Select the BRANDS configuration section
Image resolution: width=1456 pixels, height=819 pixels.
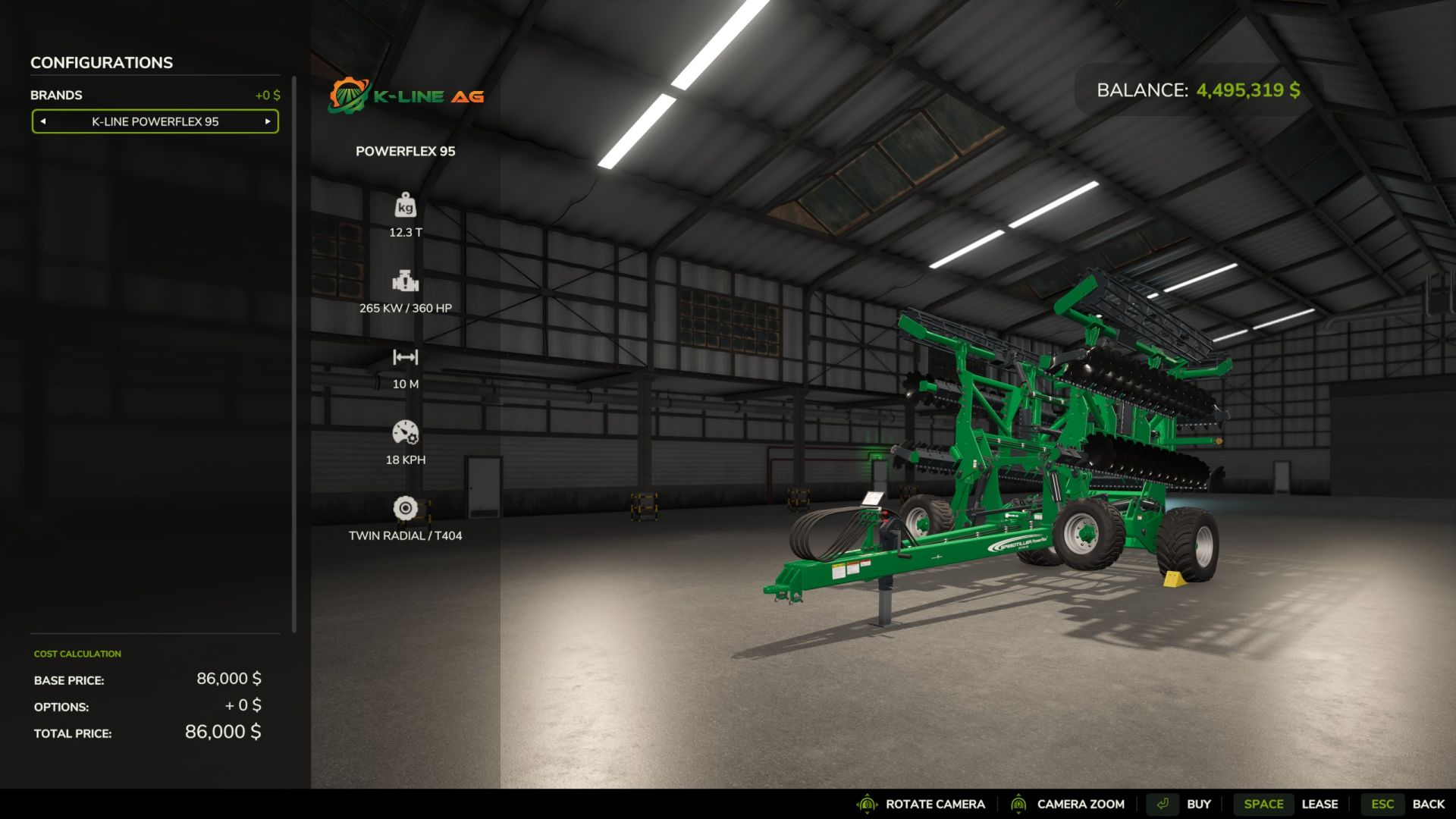[56, 95]
